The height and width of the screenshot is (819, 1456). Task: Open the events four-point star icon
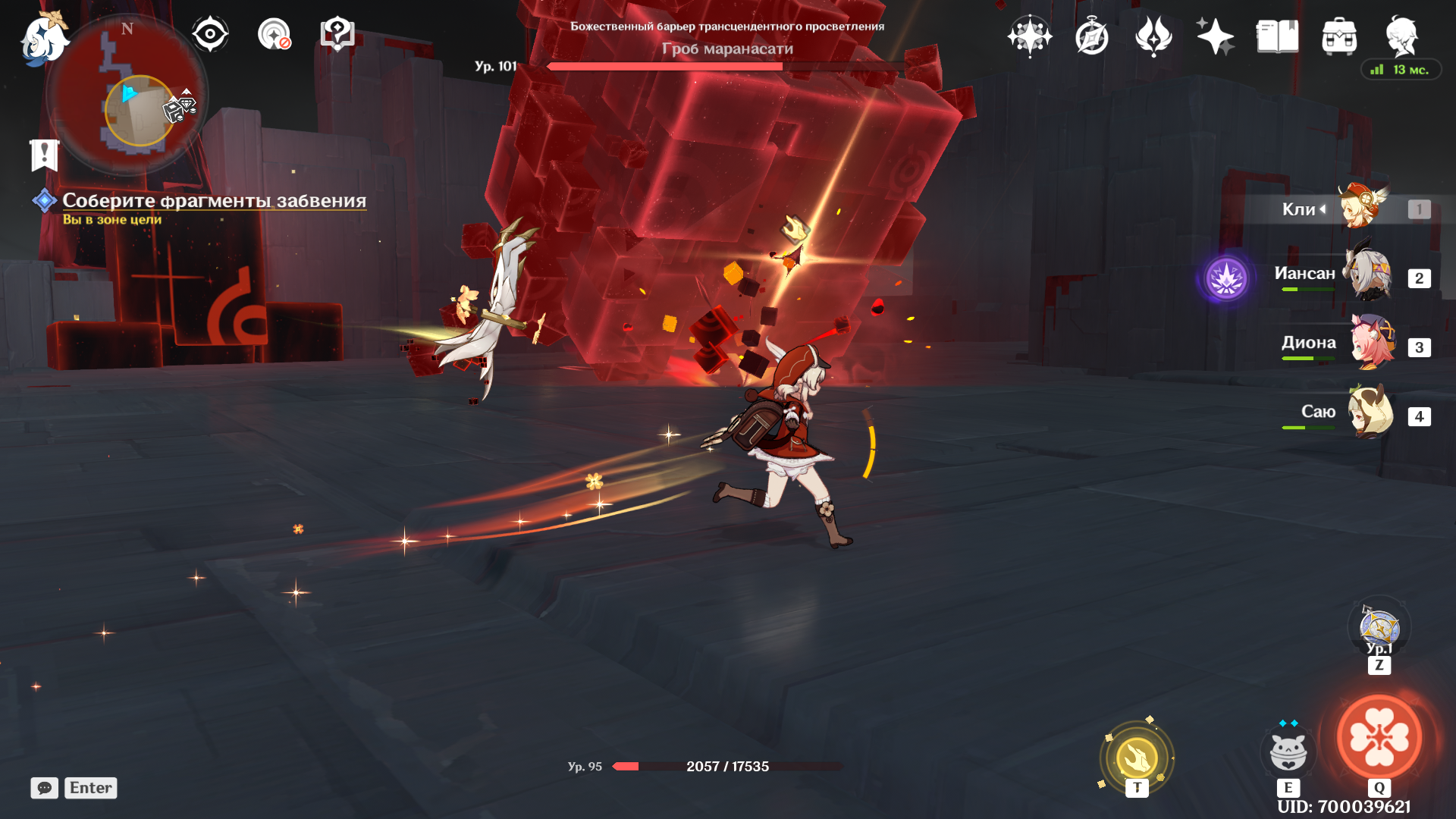(x=1215, y=36)
